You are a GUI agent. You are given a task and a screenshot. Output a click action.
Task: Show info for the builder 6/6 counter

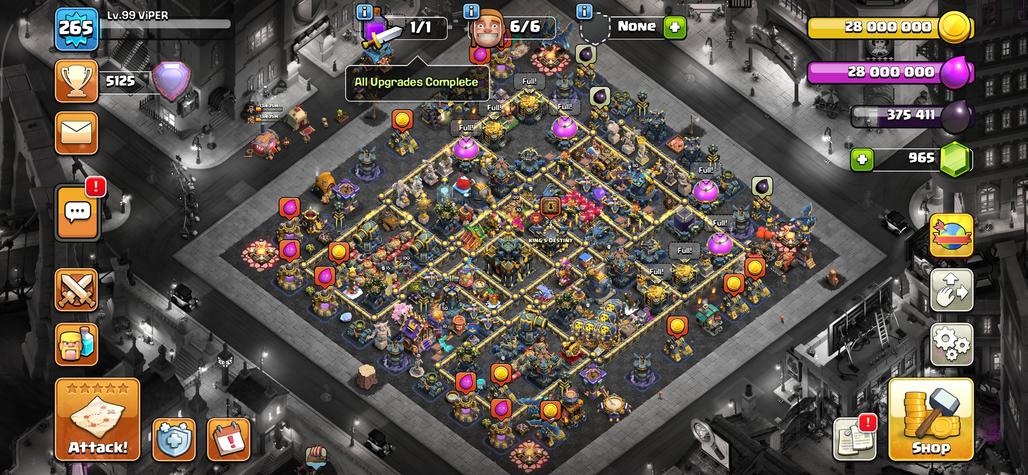(472, 12)
